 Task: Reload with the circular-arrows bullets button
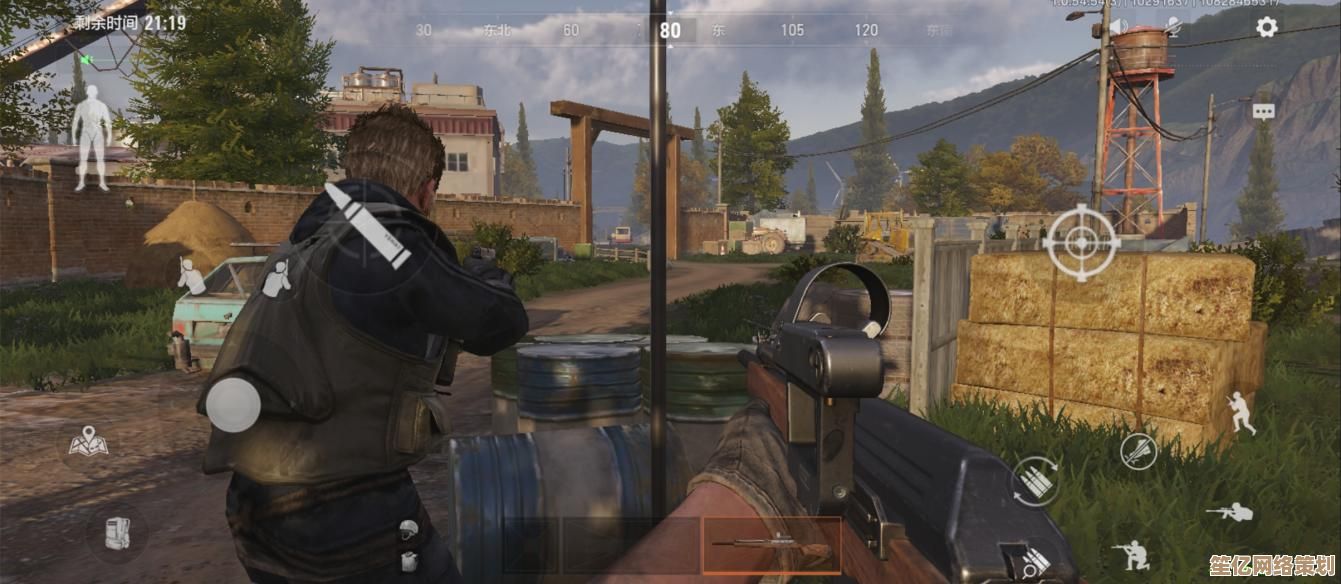[x=1036, y=481]
